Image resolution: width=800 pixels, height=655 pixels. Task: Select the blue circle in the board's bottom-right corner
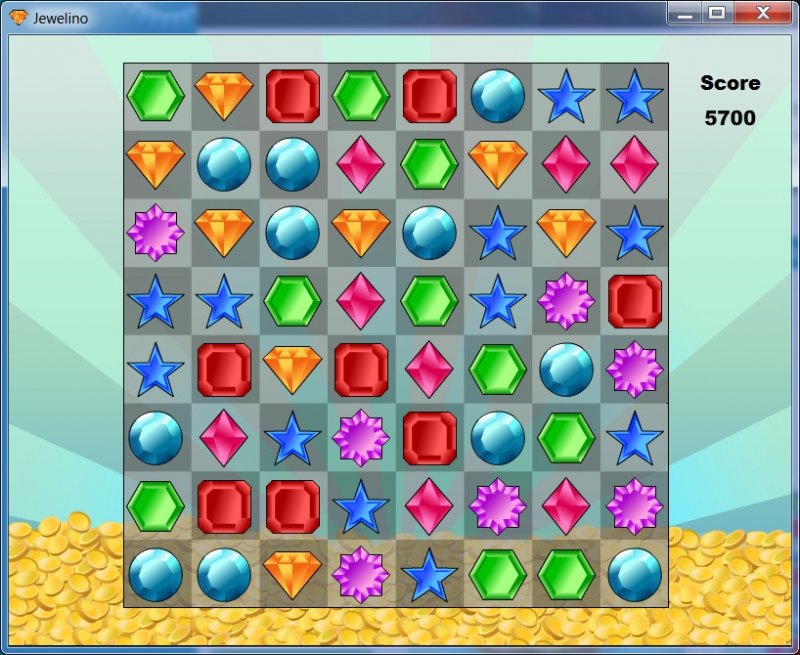click(634, 574)
